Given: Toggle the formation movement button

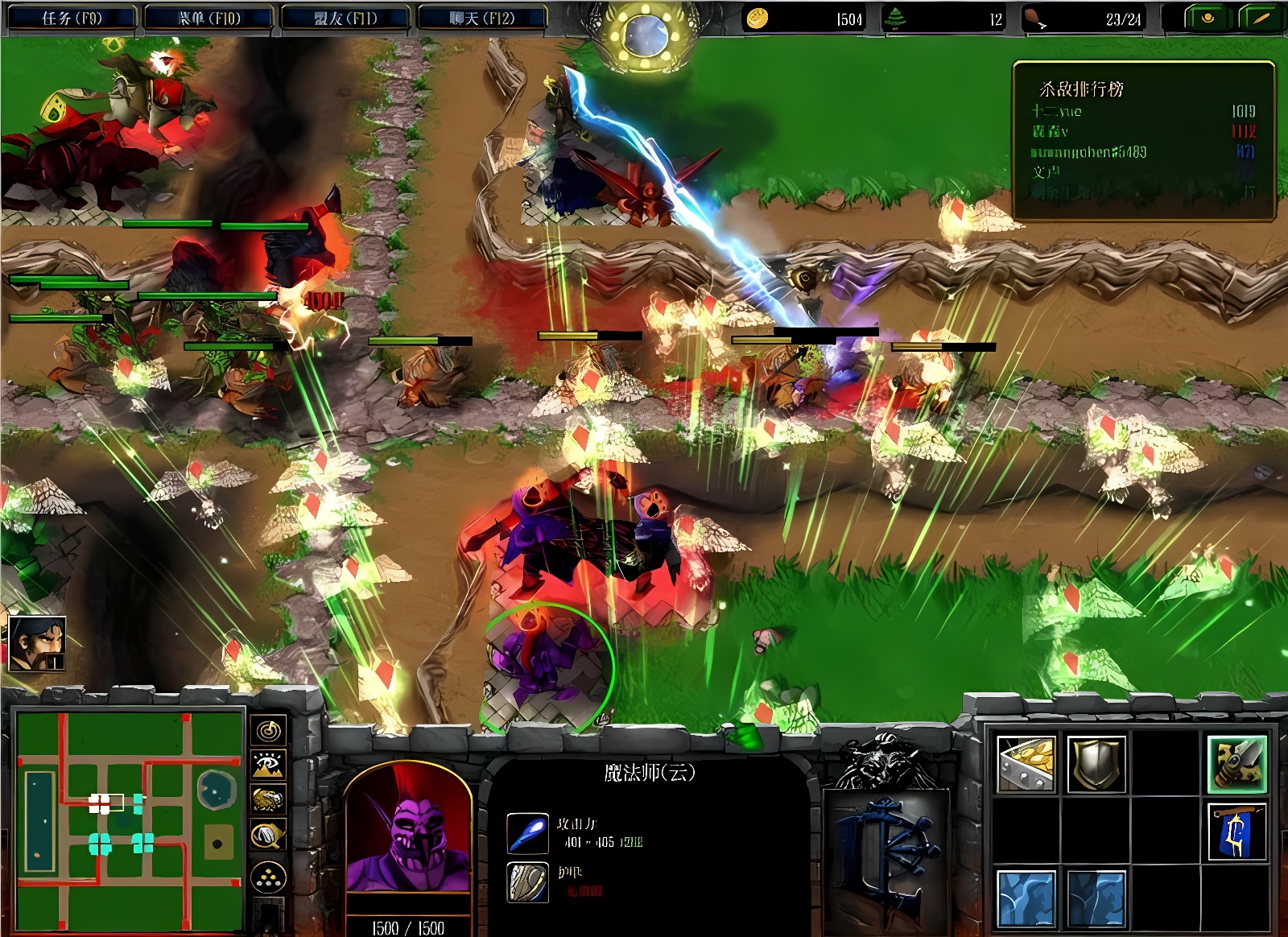Looking at the screenshot, I should 268,877.
